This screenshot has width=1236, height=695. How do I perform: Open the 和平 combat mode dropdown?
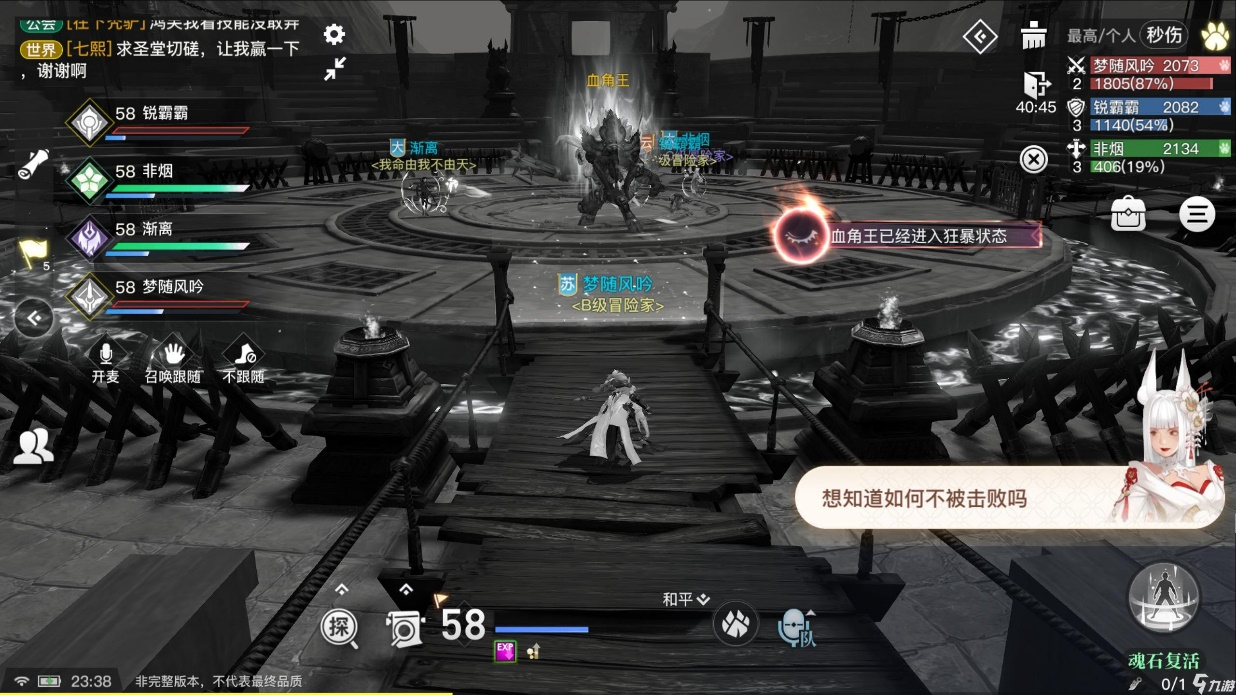coord(685,599)
